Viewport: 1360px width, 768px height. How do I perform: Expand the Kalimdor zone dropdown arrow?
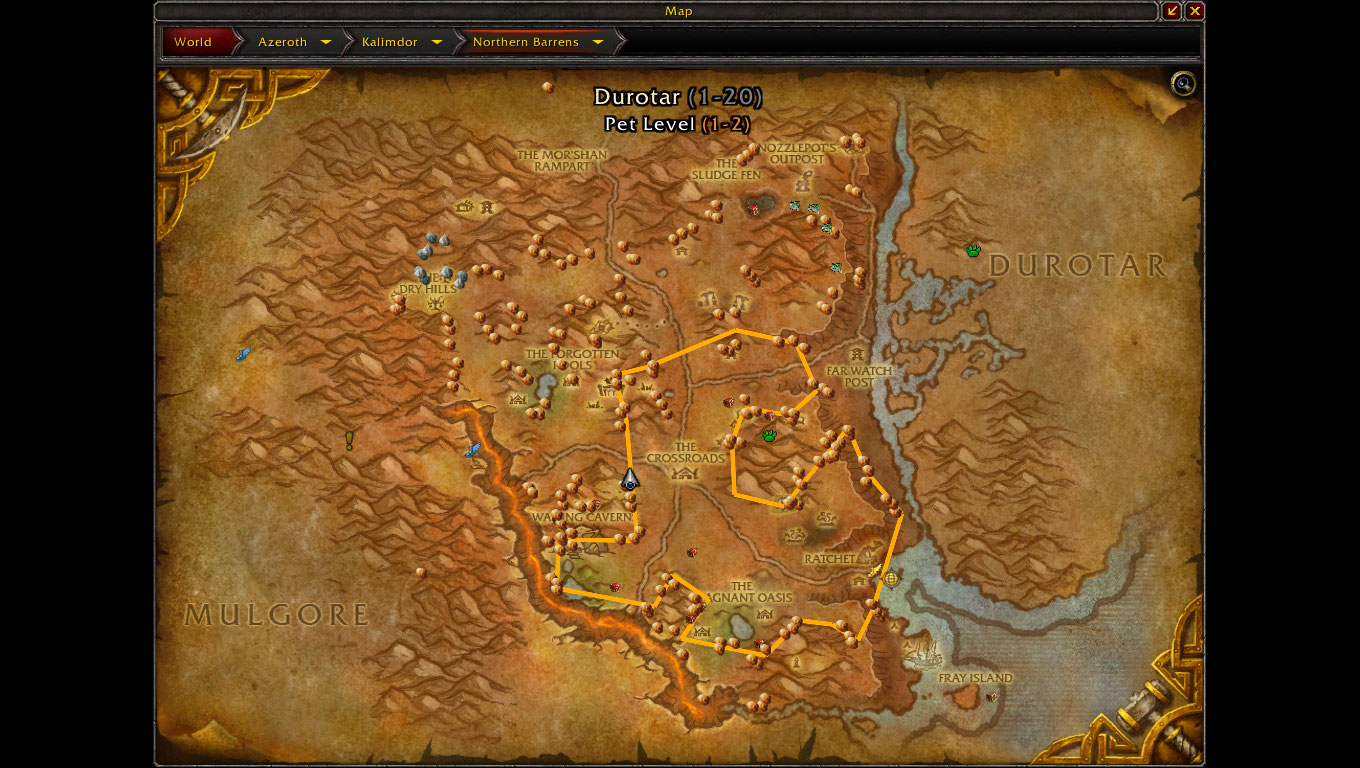tap(437, 42)
